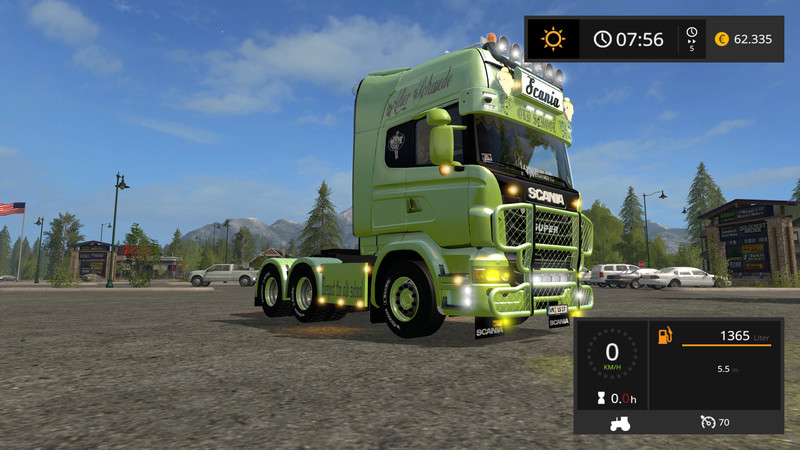This screenshot has height=450, width=800.
Task: Click the euro coin money icon
Action: (722, 39)
